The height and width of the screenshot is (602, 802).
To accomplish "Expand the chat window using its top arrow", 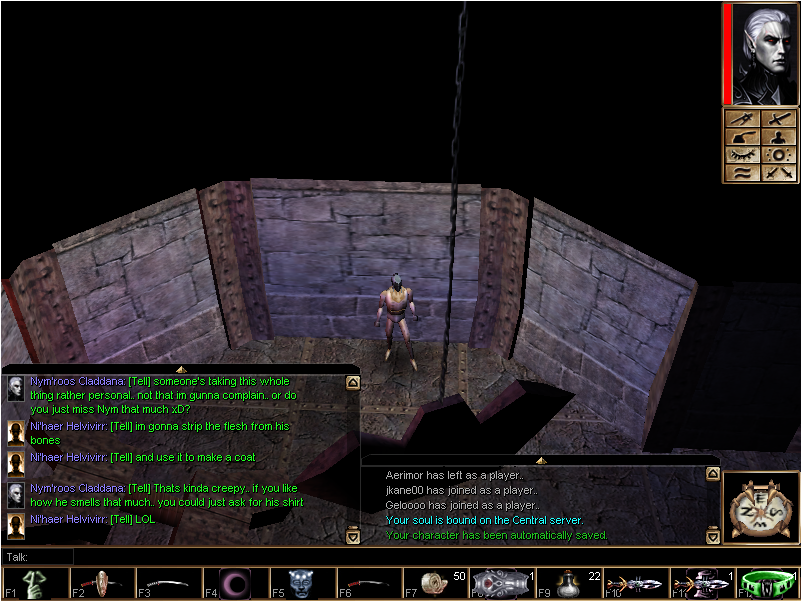I will click(x=181, y=369).
